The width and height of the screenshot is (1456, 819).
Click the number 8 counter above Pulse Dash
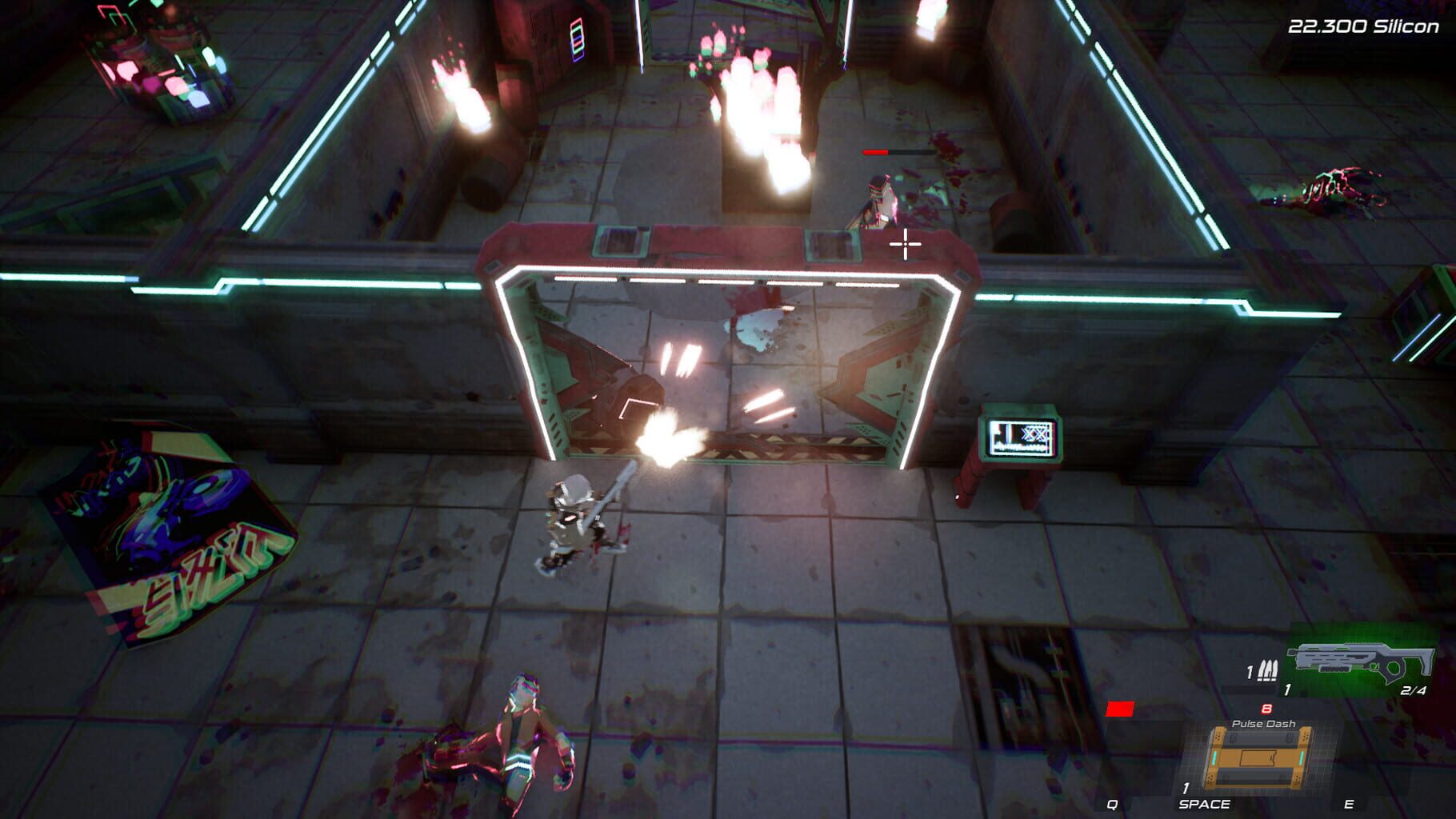point(1266,708)
